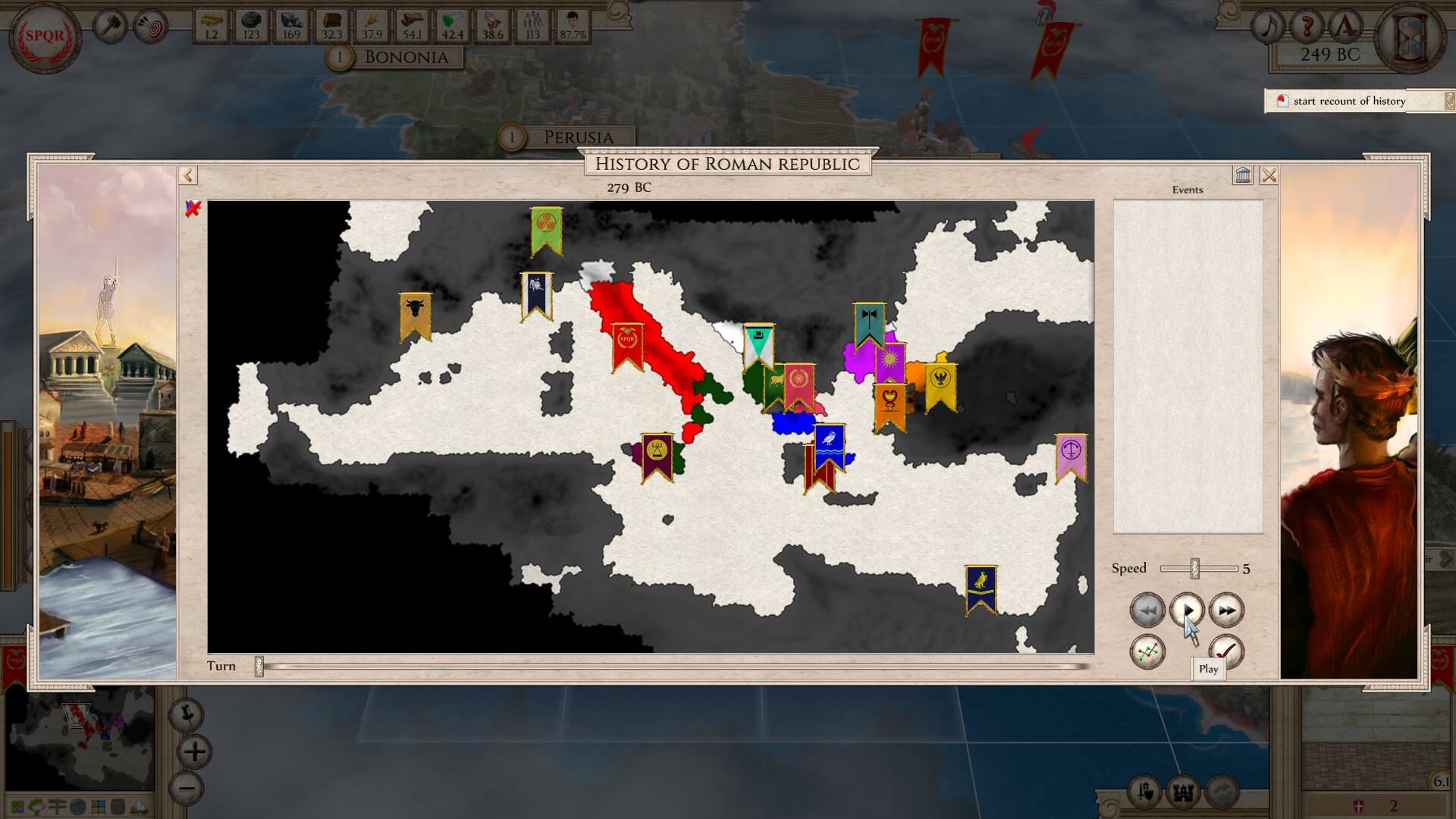Select the start recount of history notification

pyautogui.click(x=1349, y=101)
